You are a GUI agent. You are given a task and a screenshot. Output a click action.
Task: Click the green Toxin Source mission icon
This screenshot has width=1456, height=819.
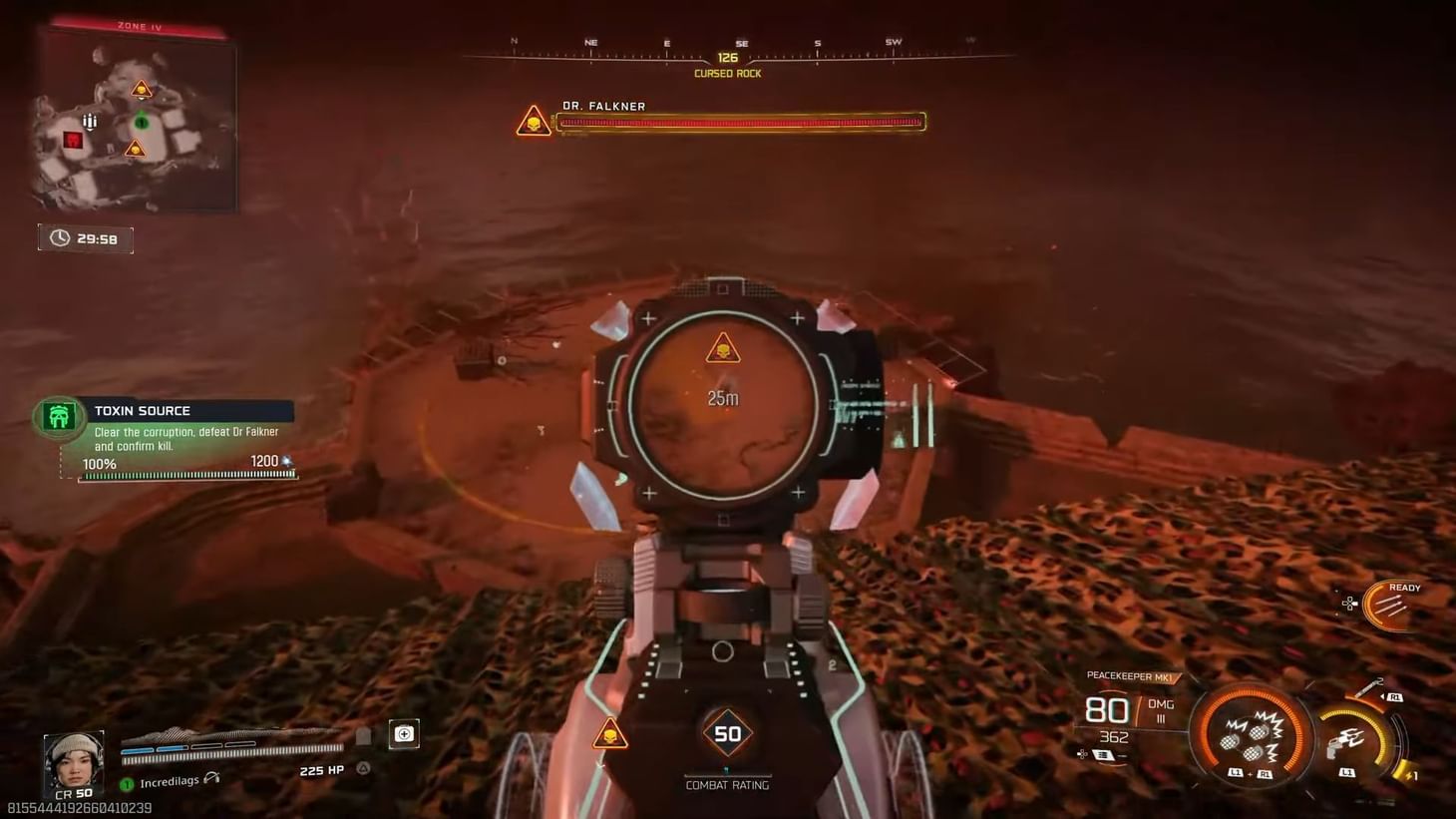tap(59, 417)
